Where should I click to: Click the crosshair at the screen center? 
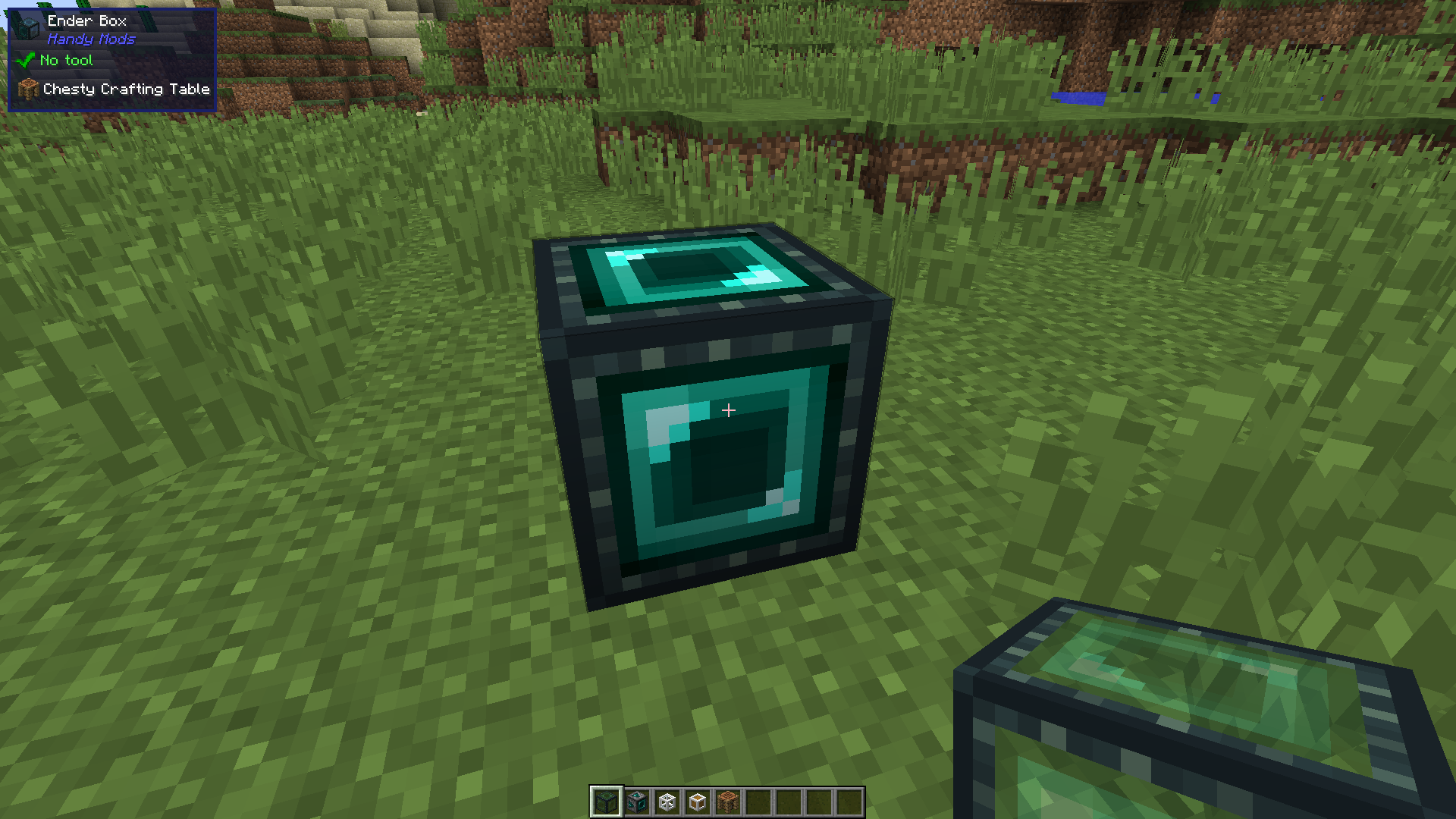(x=728, y=409)
